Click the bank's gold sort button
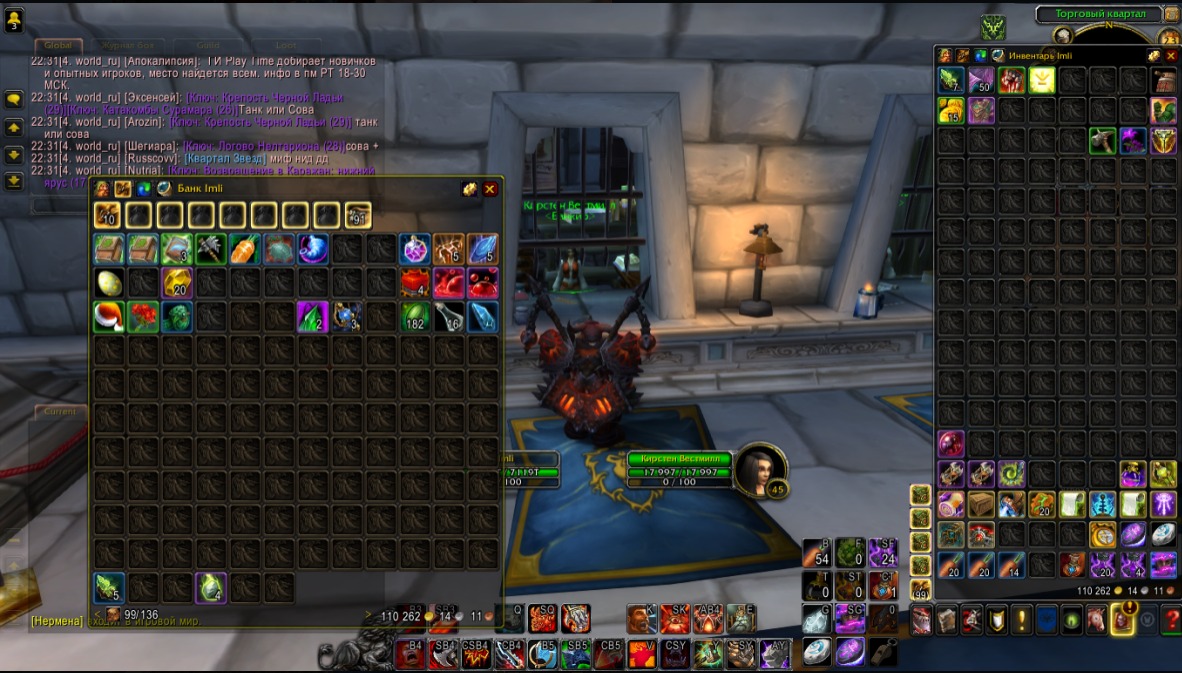Screen dimensions: 1182x673 [x=469, y=189]
